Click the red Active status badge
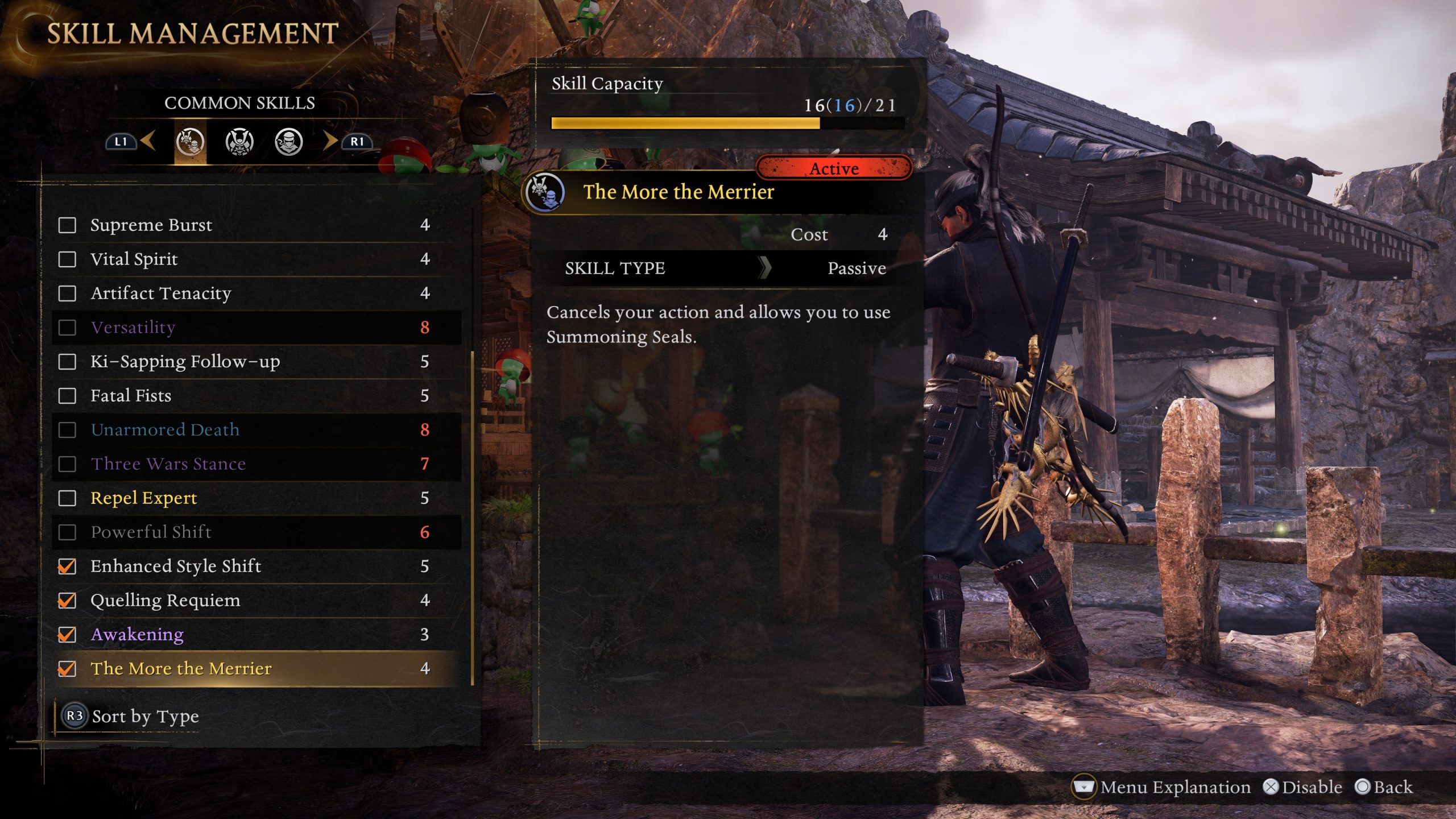Viewport: 1456px width, 819px height. pyautogui.click(x=834, y=168)
